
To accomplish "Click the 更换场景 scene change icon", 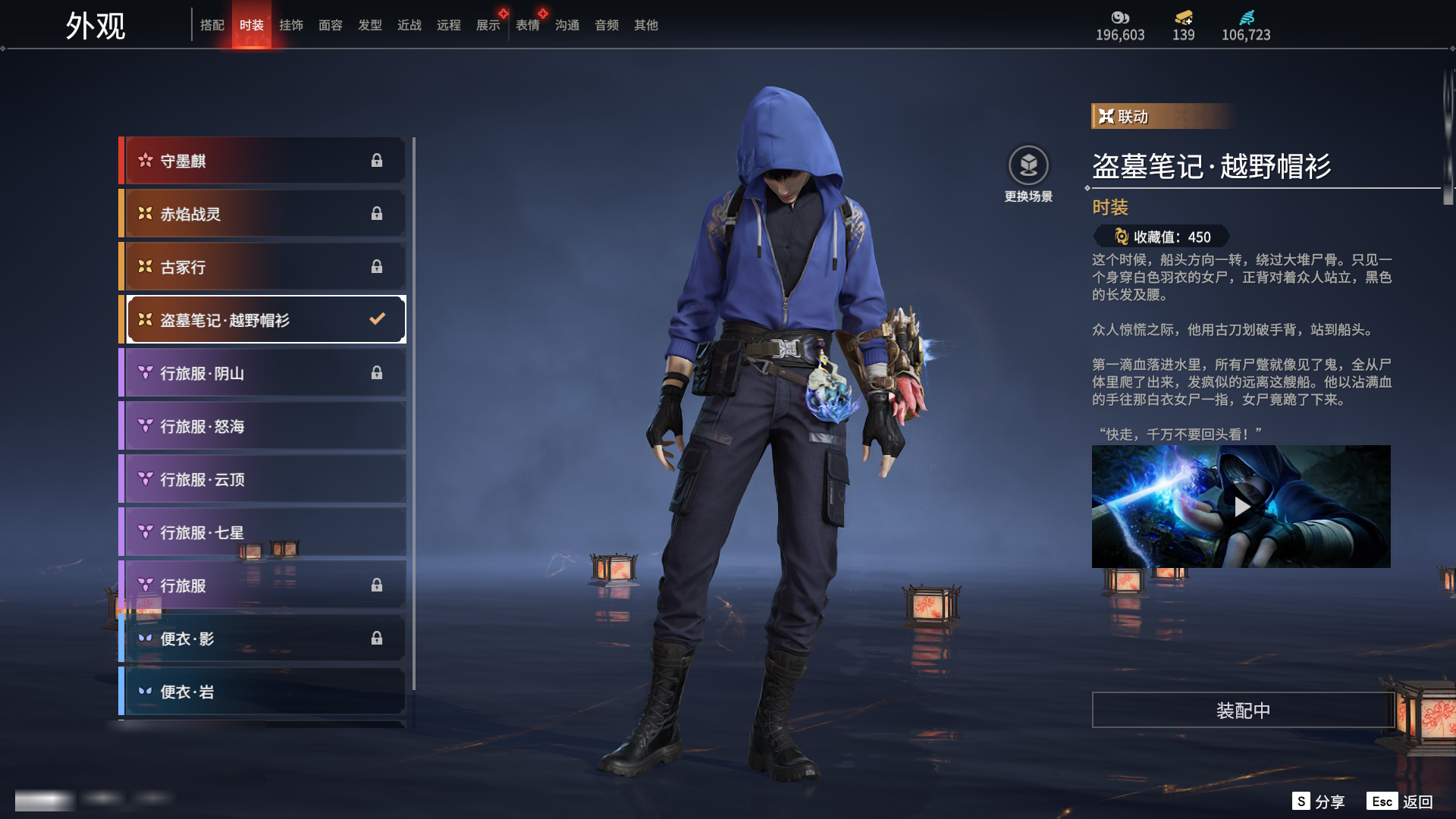I will pos(1028,165).
